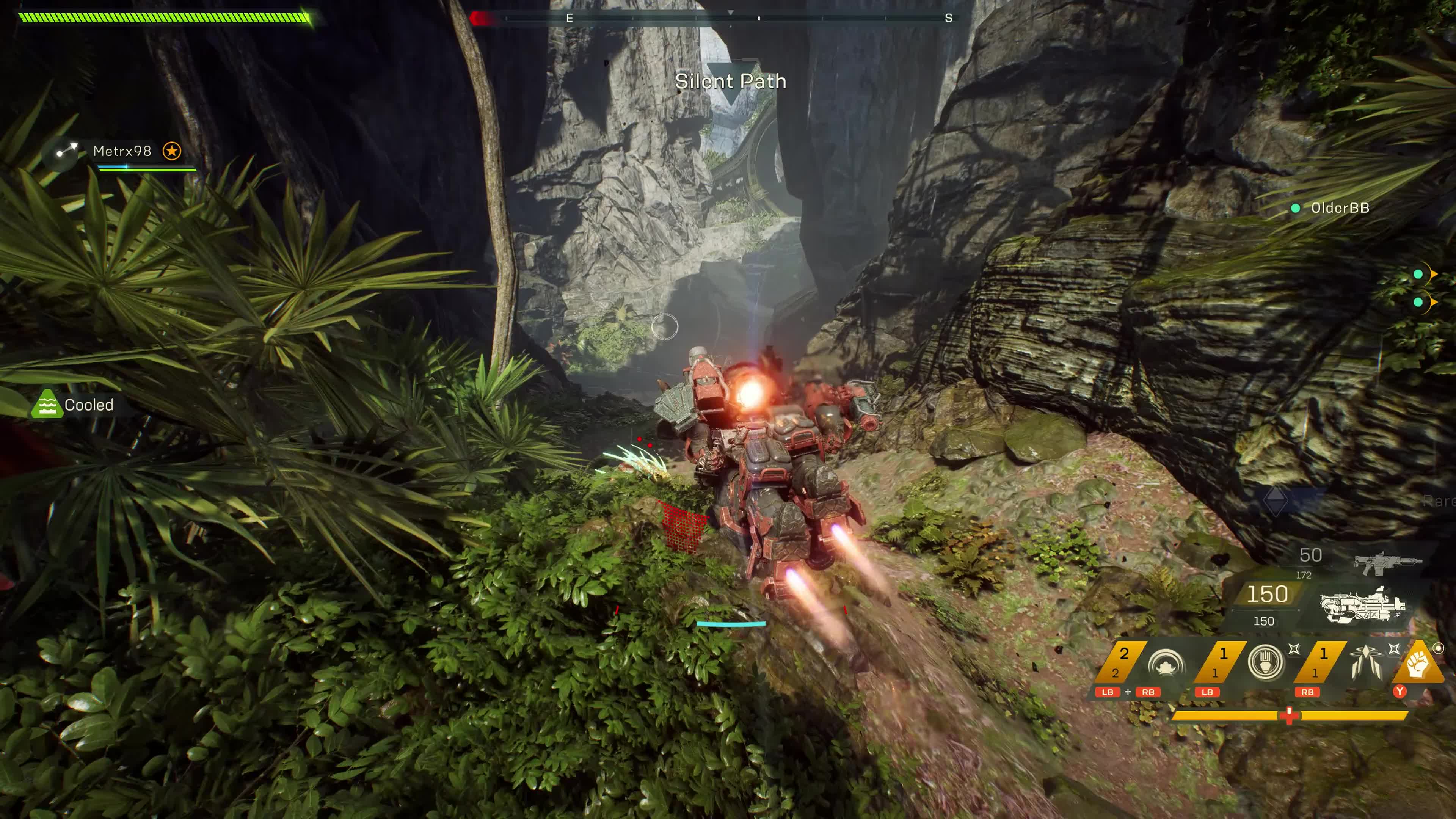Image resolution: width=1456 pixels, height=819 pixels.
Task: Click the Metrx98 player nameplate
Action: [x=121, y=151]
